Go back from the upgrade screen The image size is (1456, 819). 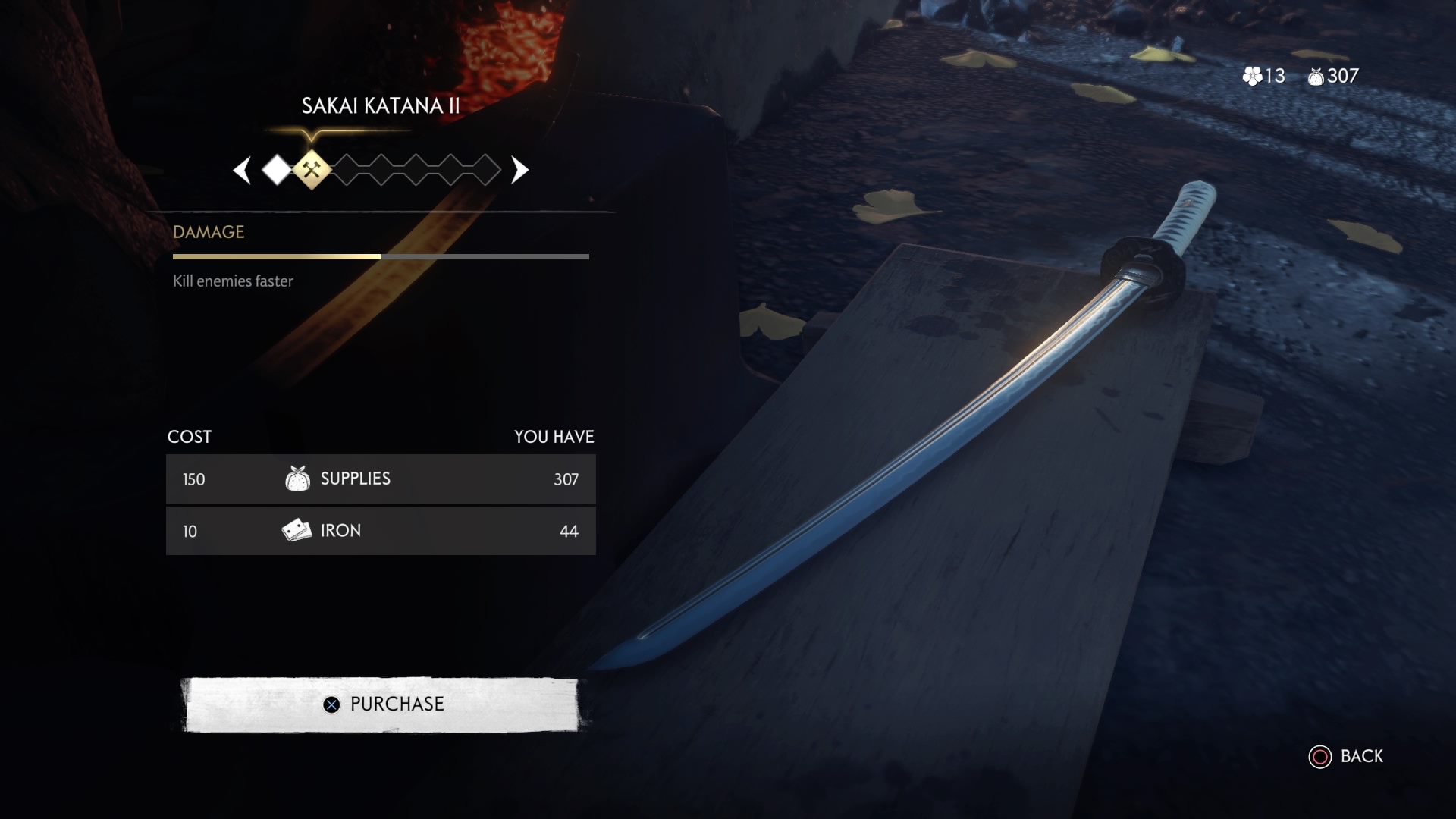click(1346, 756)
